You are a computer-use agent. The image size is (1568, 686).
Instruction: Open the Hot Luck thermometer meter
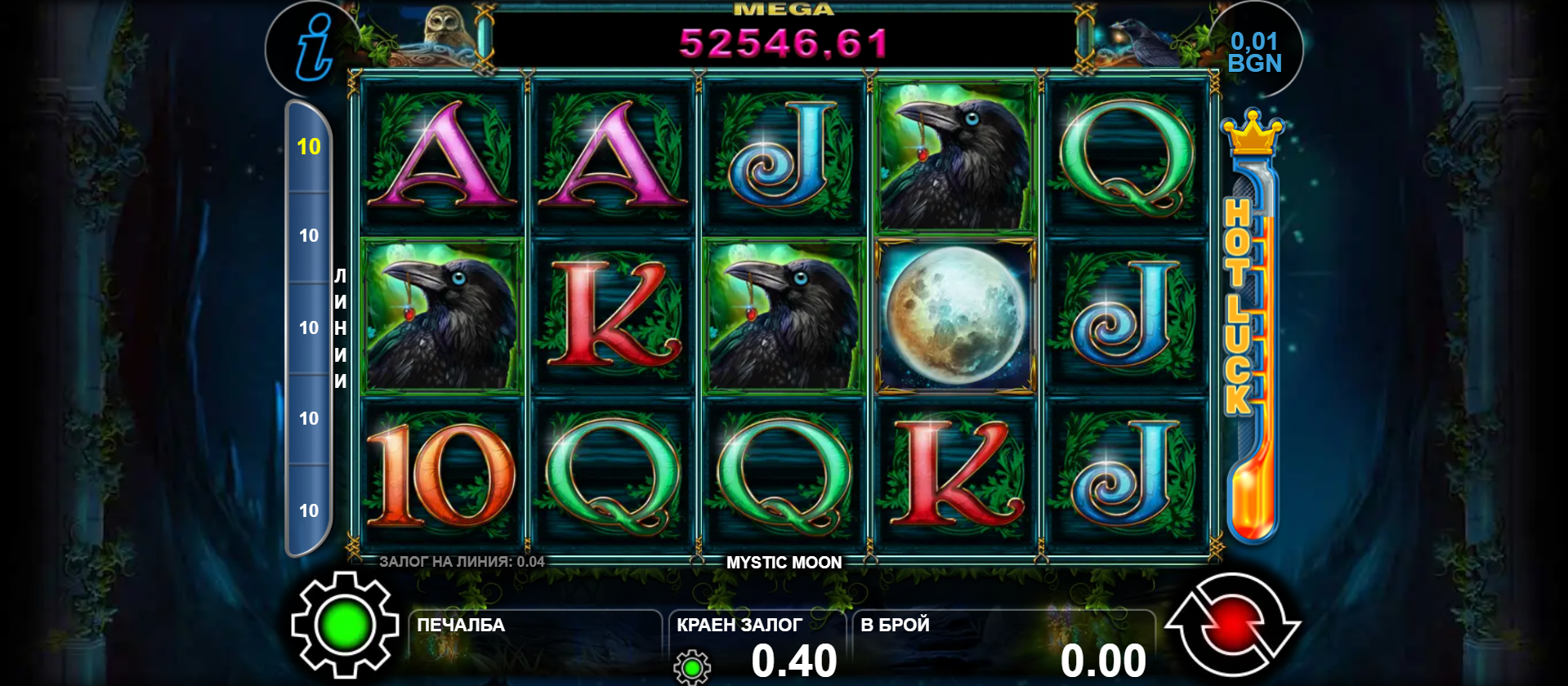pyautogui.click(x=1251, y=327)
